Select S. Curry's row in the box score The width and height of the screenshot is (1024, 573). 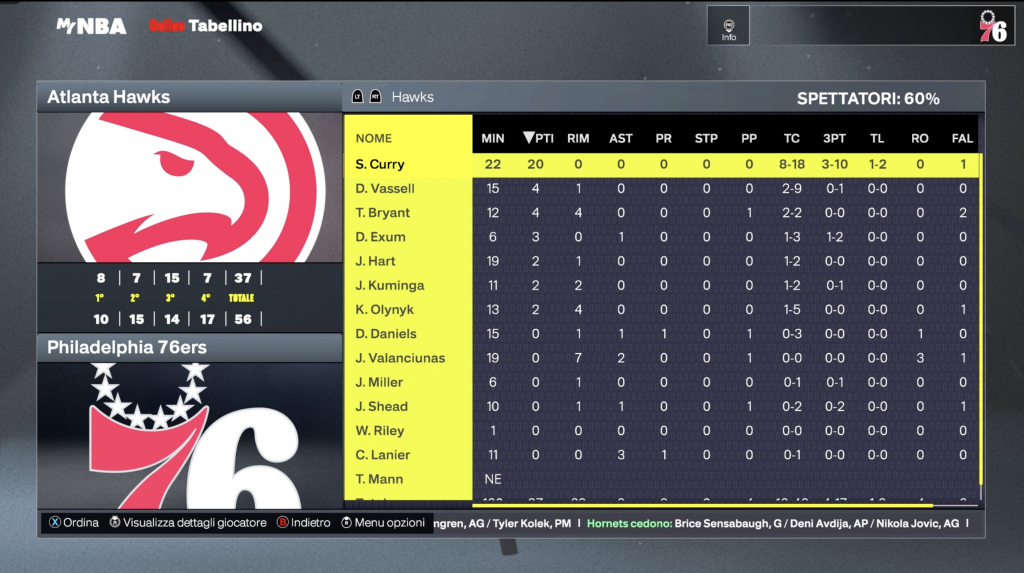pos(380,164)
